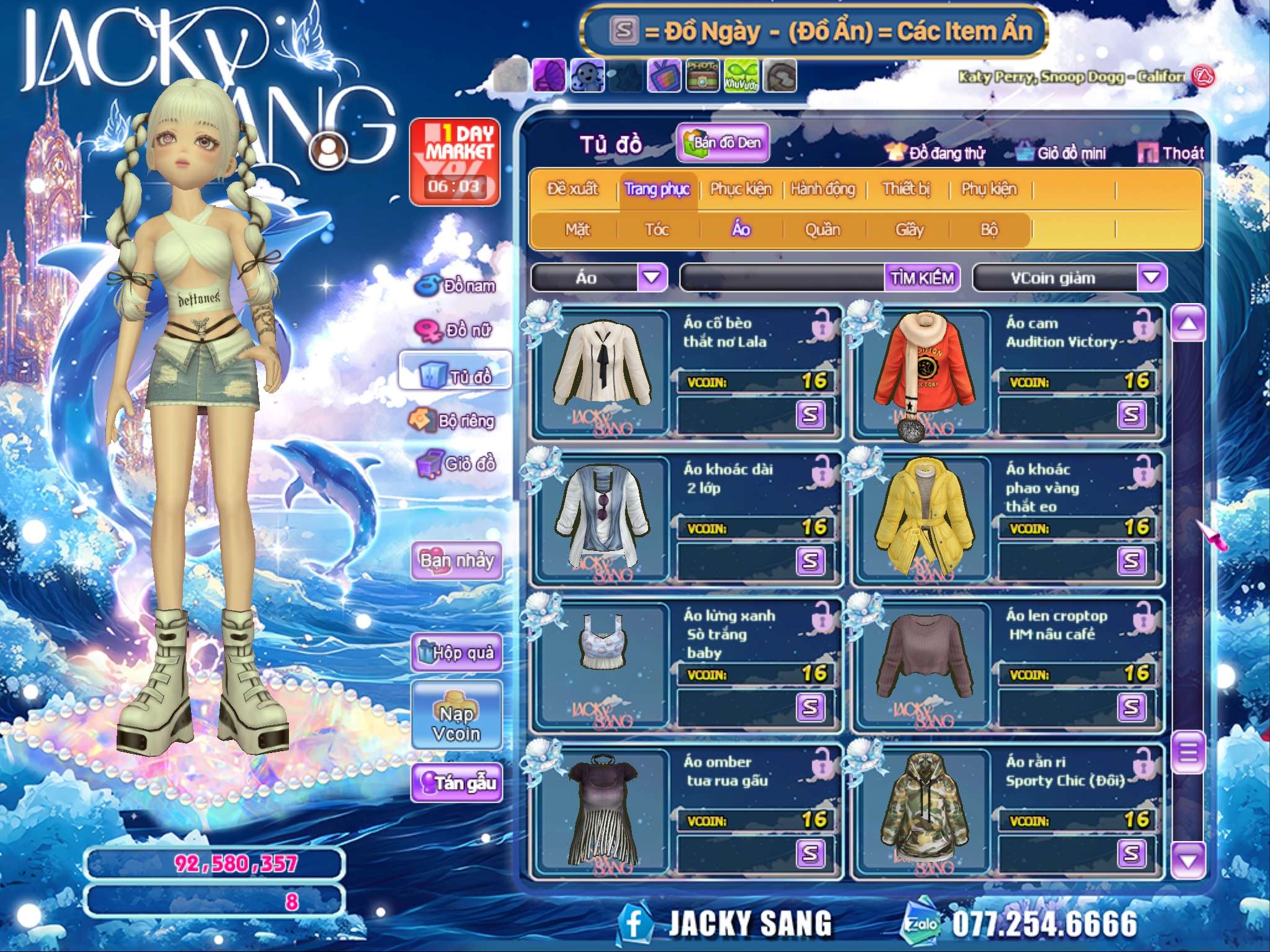
Task: Click the TÌM KIẾM search button
Action: click(921, 278)
